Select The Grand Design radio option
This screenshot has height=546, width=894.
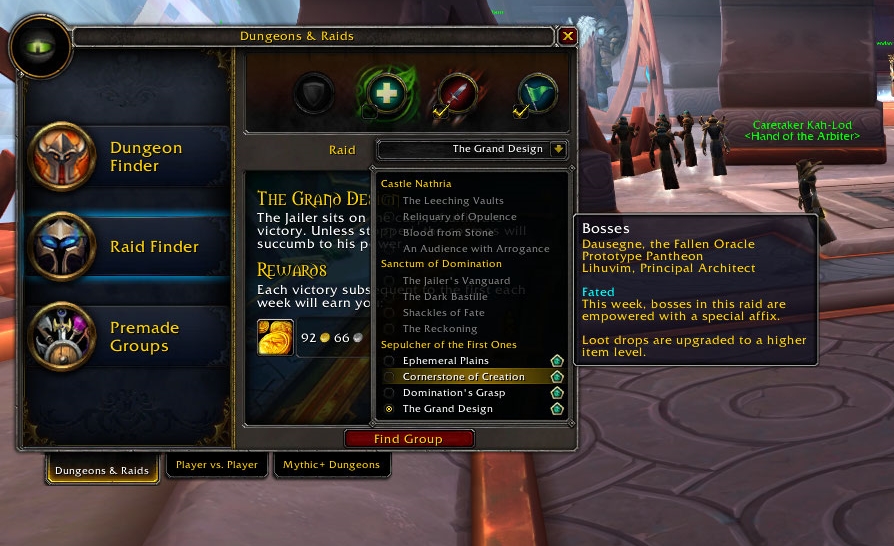(x=390, y=409)
